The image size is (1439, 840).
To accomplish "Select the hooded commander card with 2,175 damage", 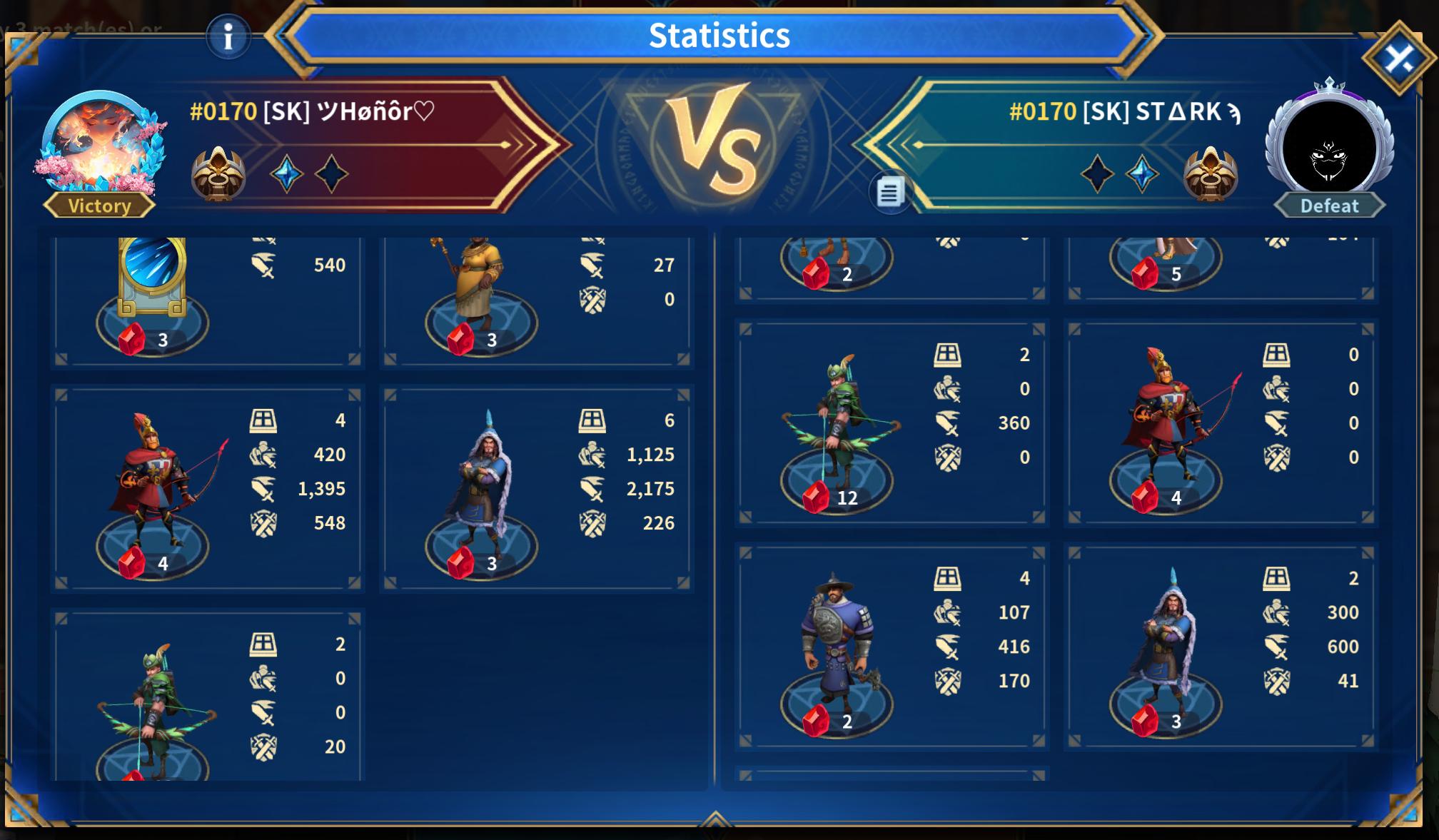I will 536,489.
